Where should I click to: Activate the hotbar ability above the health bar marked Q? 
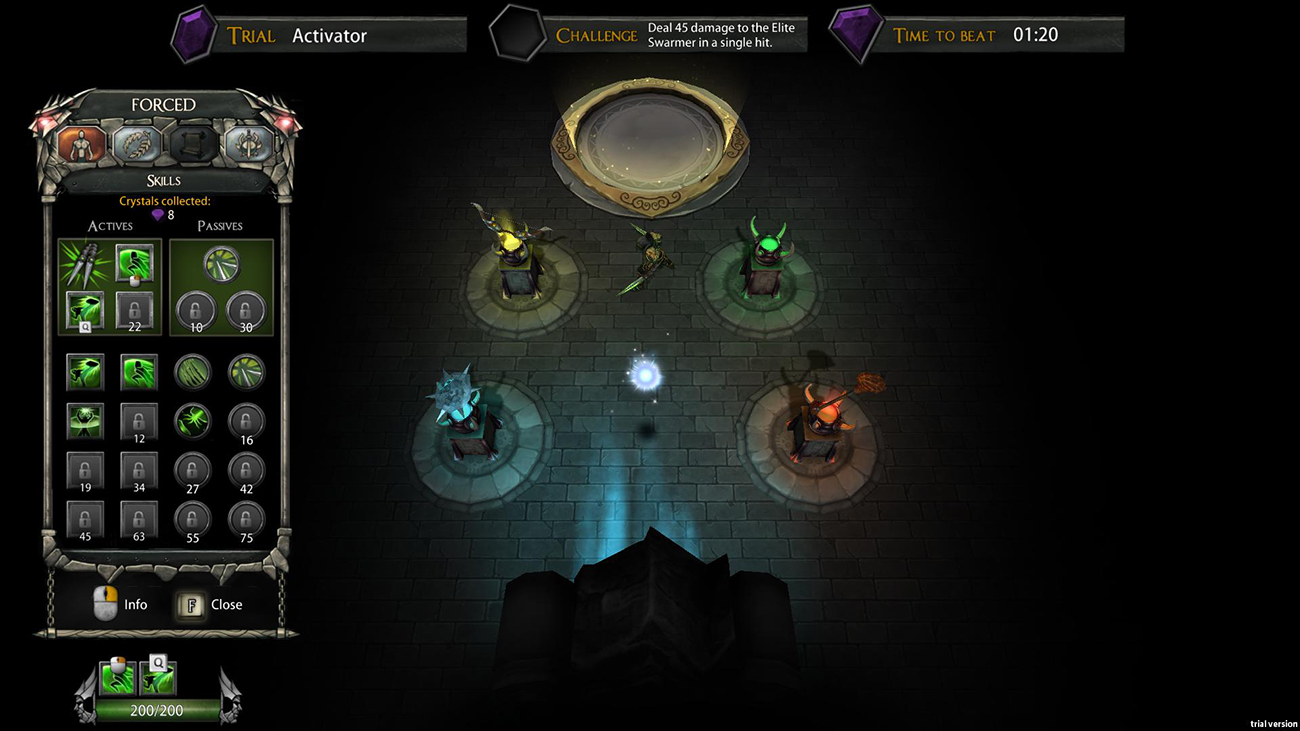(x=160, y=679)
